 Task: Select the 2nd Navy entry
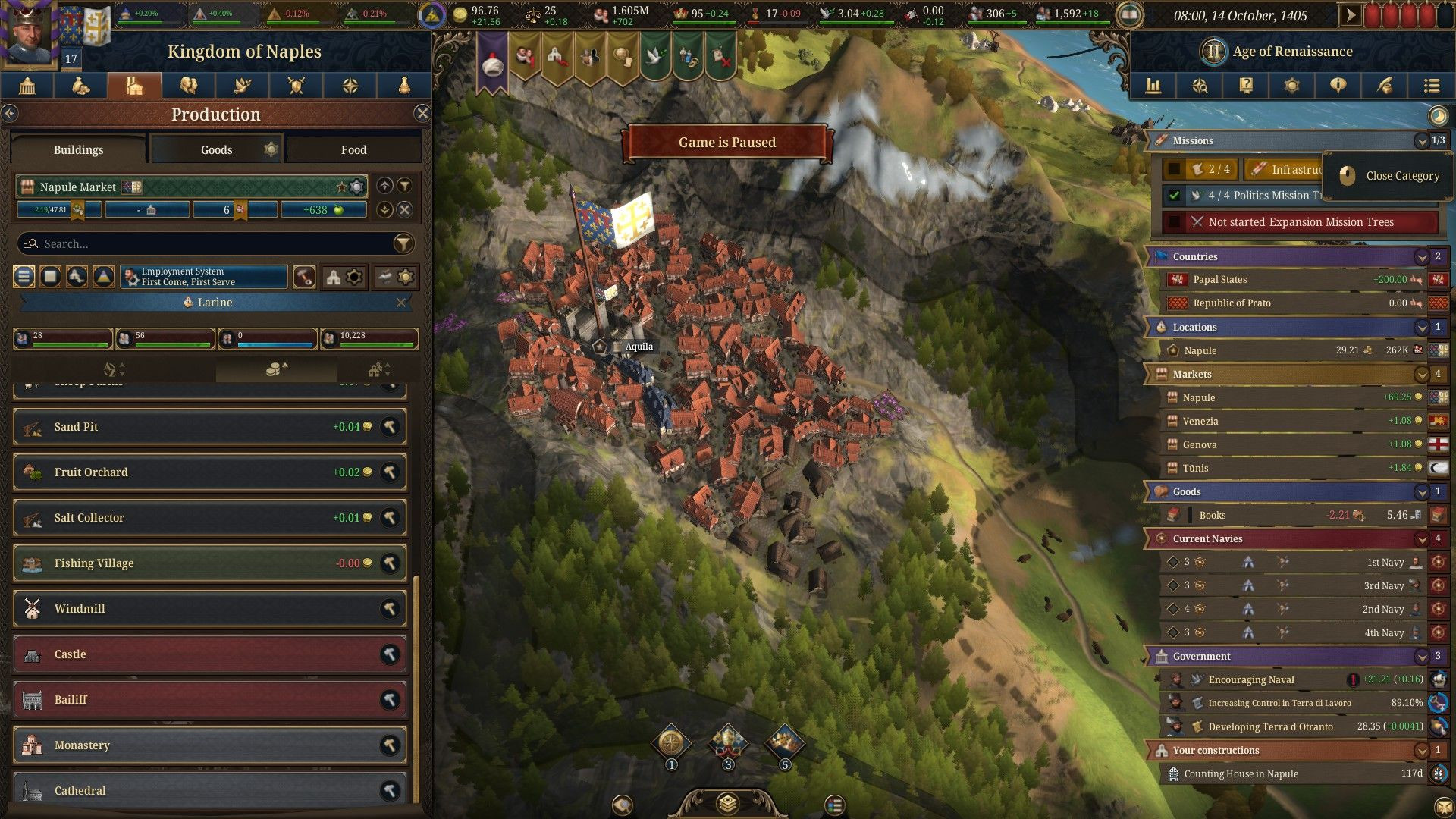[1289, 609]
